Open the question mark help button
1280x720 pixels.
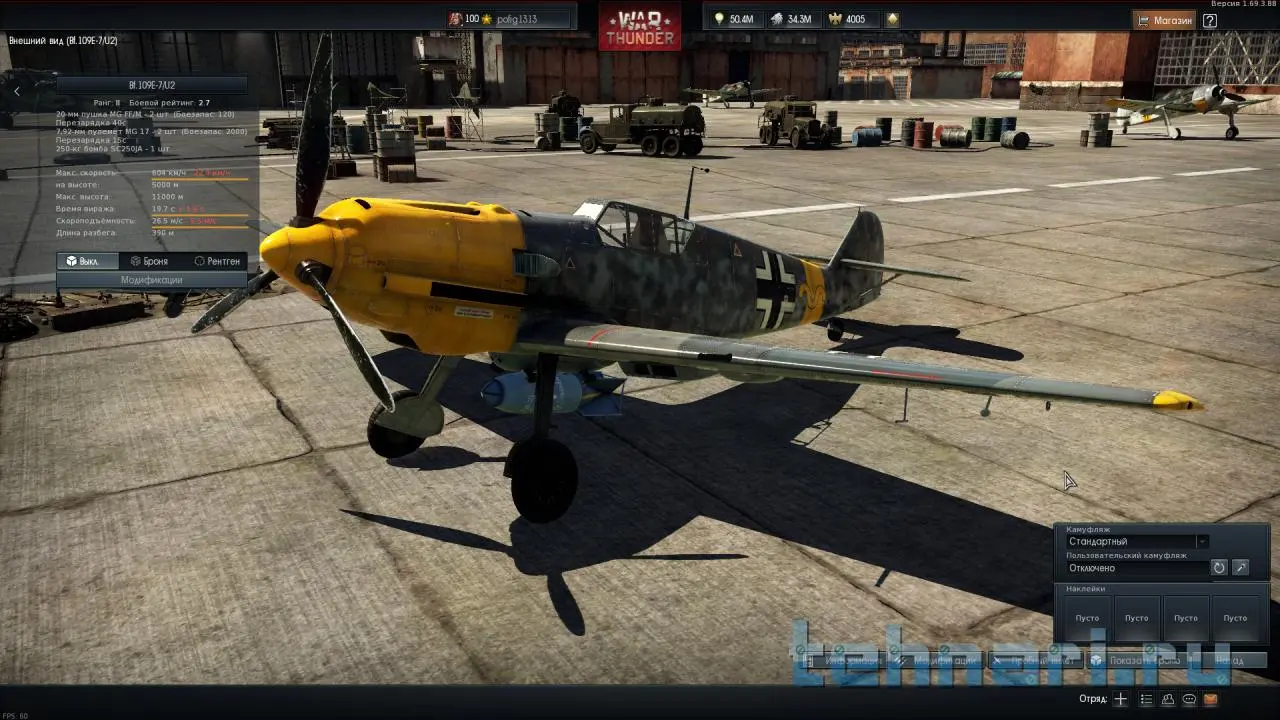1209,20
